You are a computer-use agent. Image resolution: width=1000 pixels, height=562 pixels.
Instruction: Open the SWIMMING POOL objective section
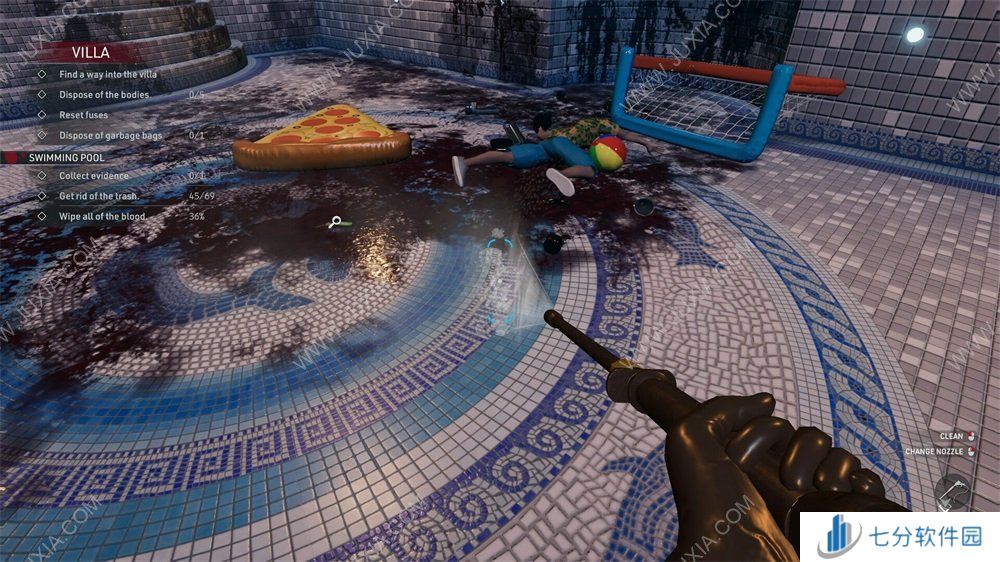(x=66, y=157)
